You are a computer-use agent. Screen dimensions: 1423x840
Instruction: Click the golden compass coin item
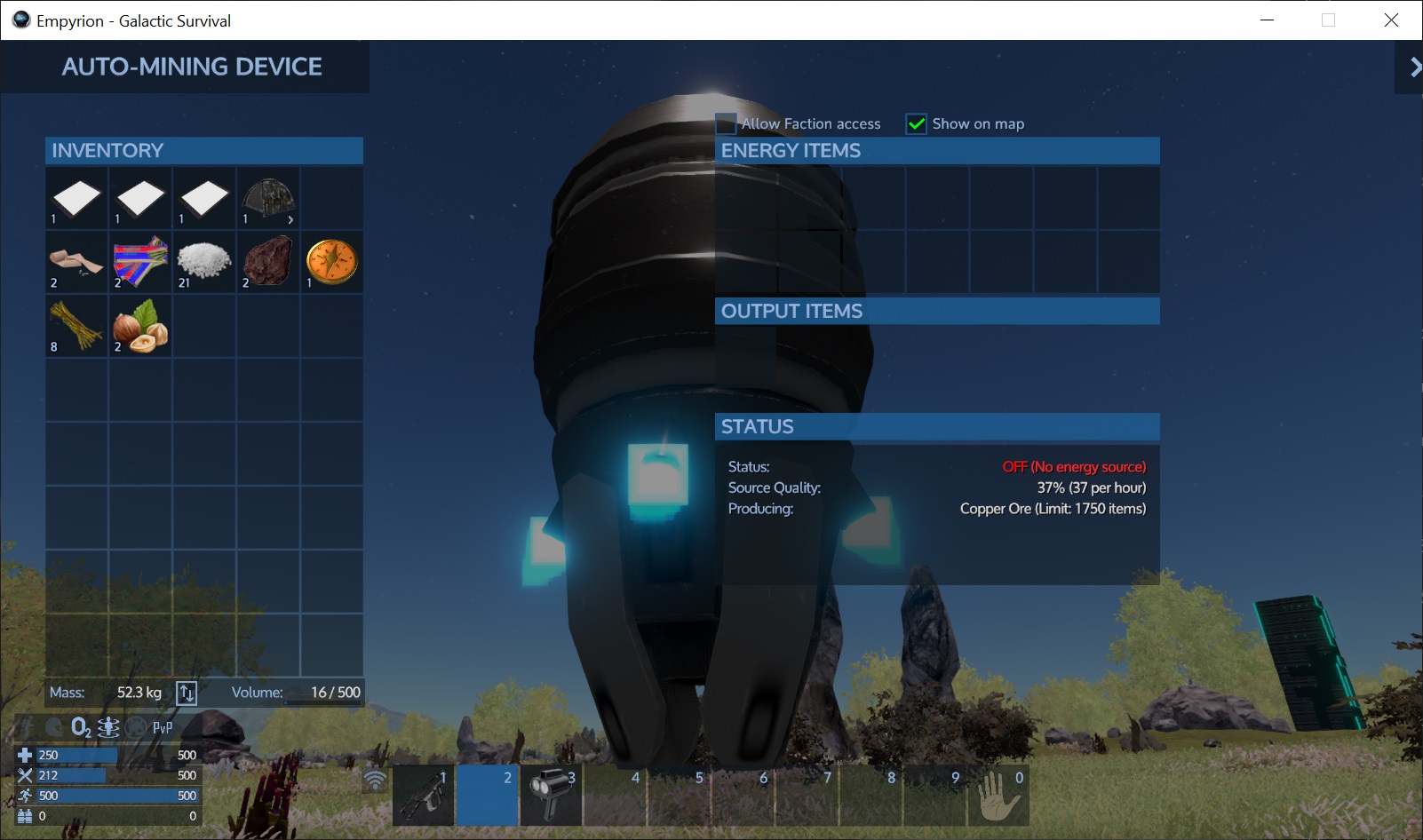[x=332, y=262]
